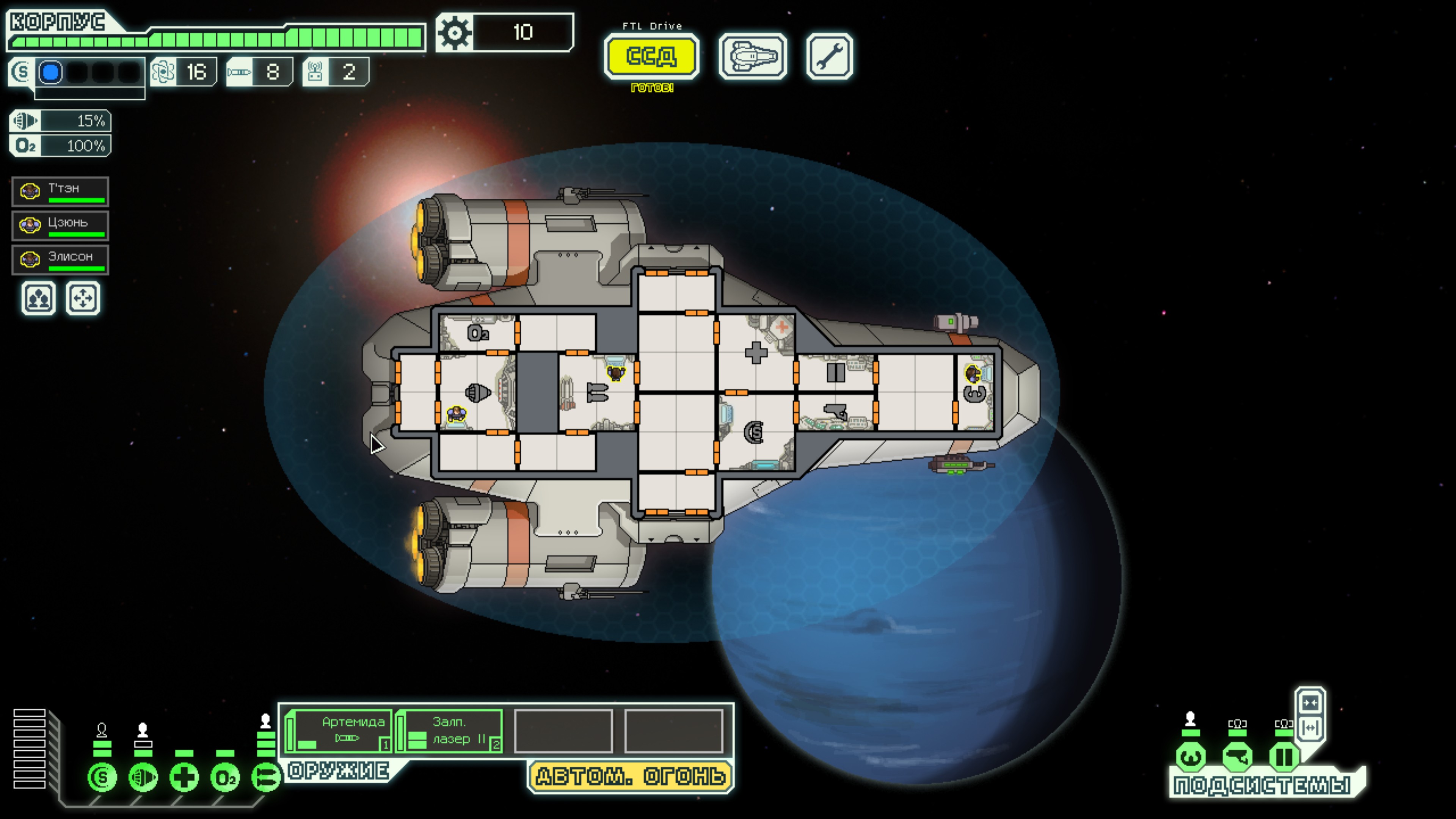
Task: Save current crew stations
Action: tap(38, 298)
